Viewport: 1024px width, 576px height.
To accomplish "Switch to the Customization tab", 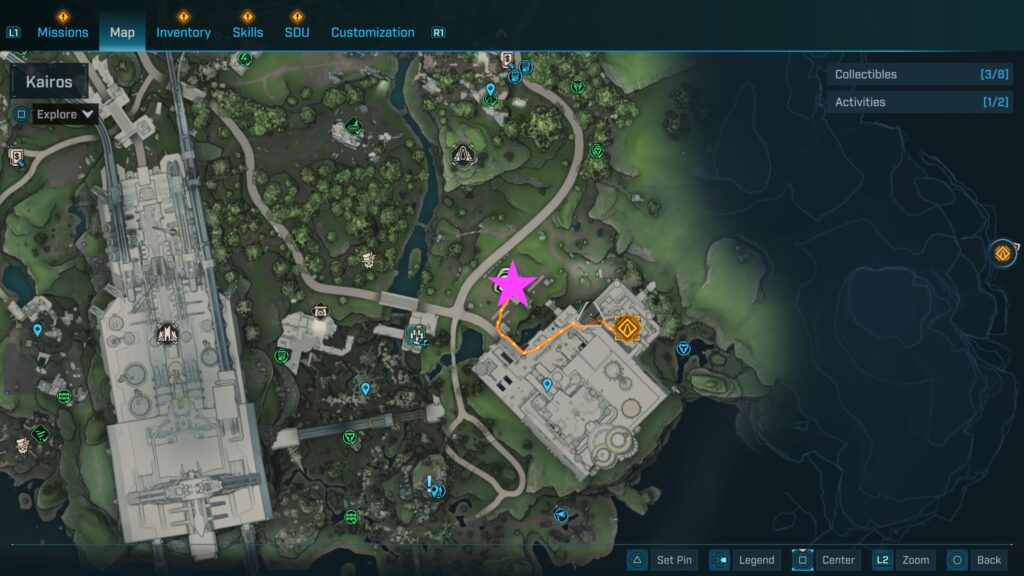I will (372, 32).
